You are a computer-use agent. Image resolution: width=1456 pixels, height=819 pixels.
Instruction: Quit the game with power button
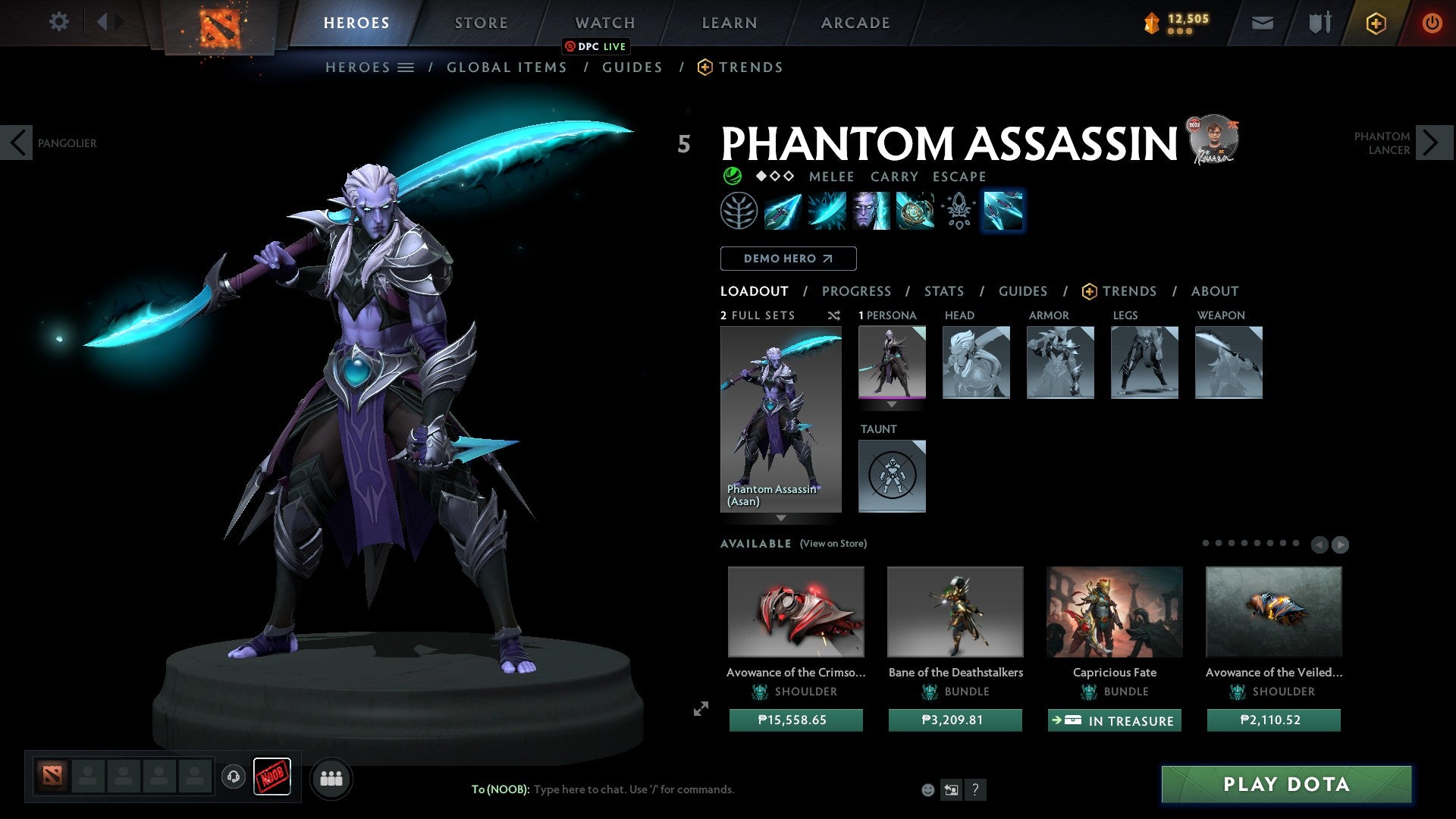tap(1432, 23)
